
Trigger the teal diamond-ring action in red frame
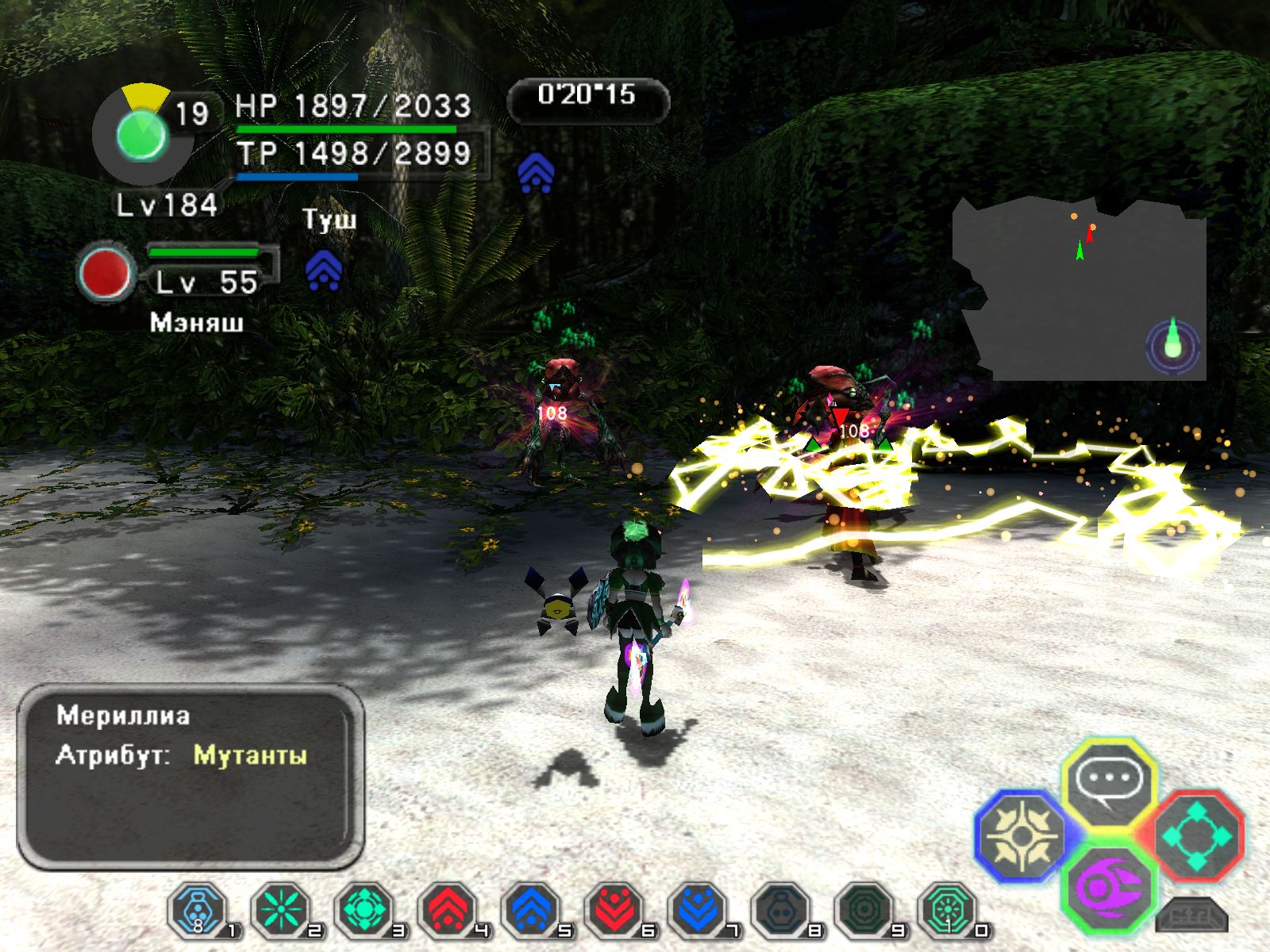[x=1197, y=835]
